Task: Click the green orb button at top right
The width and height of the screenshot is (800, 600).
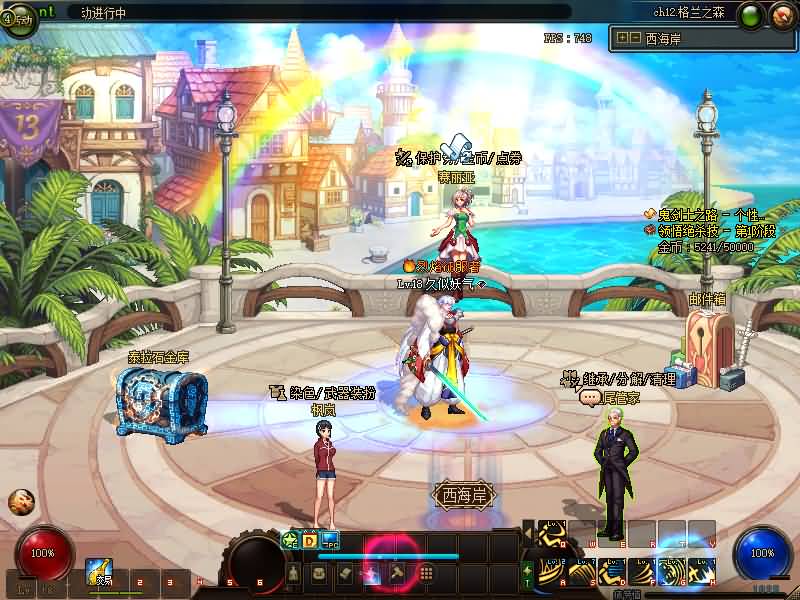Action: 751,16
